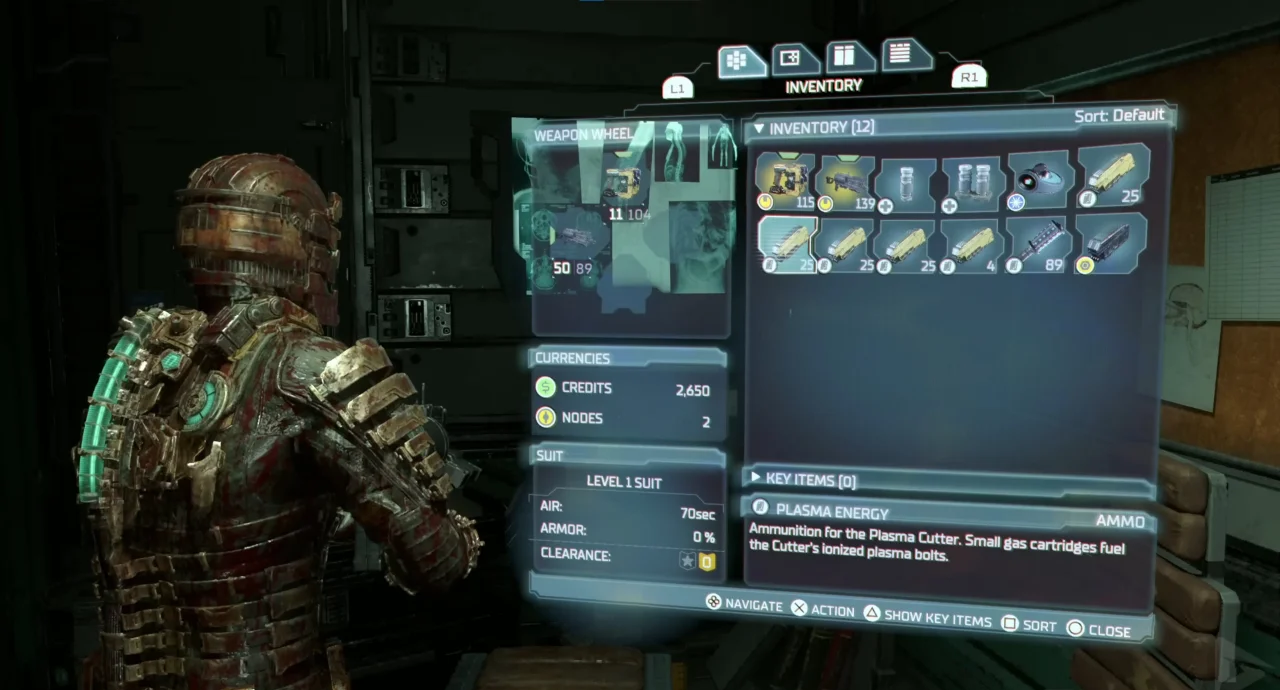Switch to the third tab with two-column icon
The image size is (1280, 690).
(848, 56)
